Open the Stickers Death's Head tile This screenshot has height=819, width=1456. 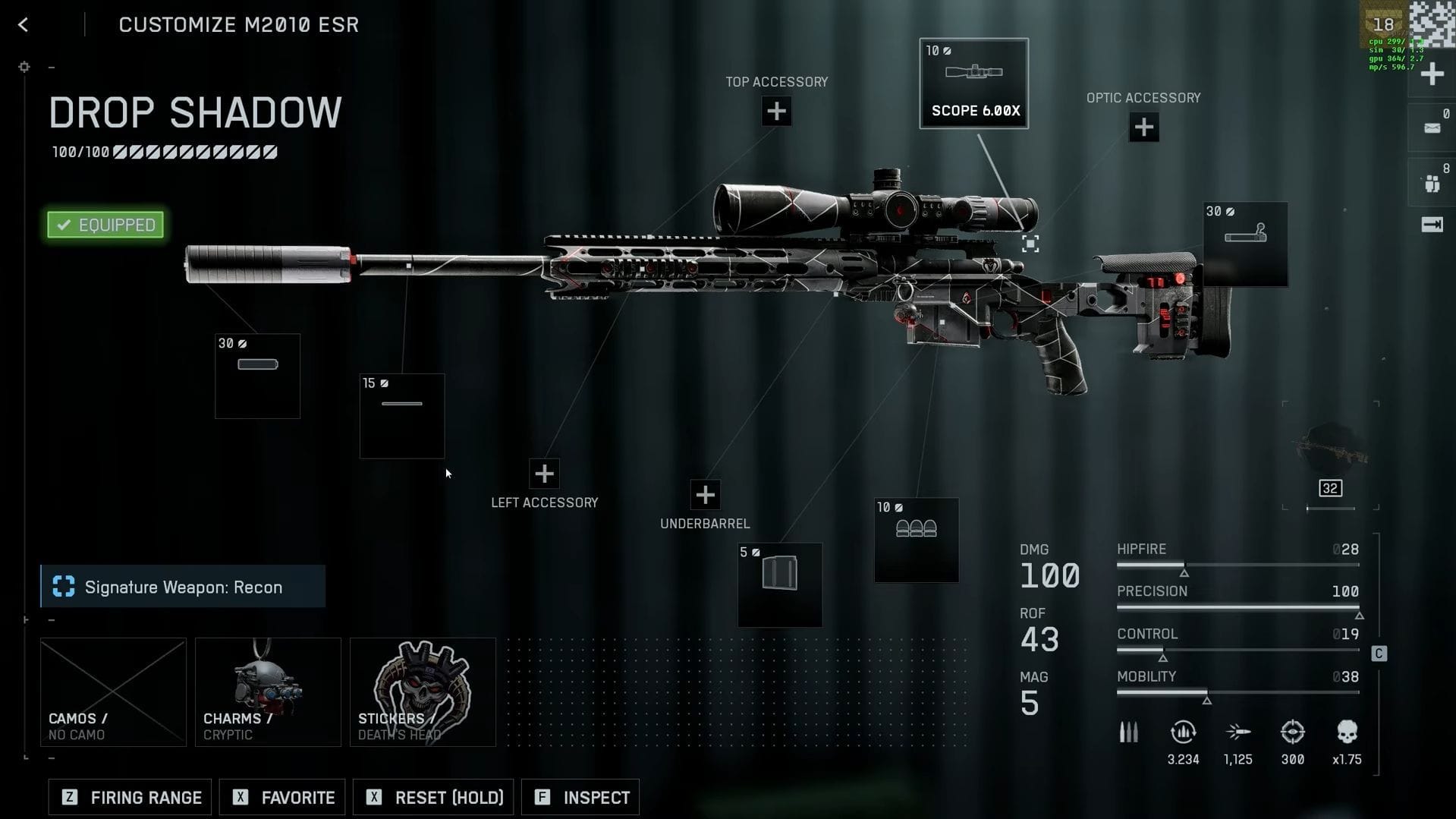[x=423, y=691]
